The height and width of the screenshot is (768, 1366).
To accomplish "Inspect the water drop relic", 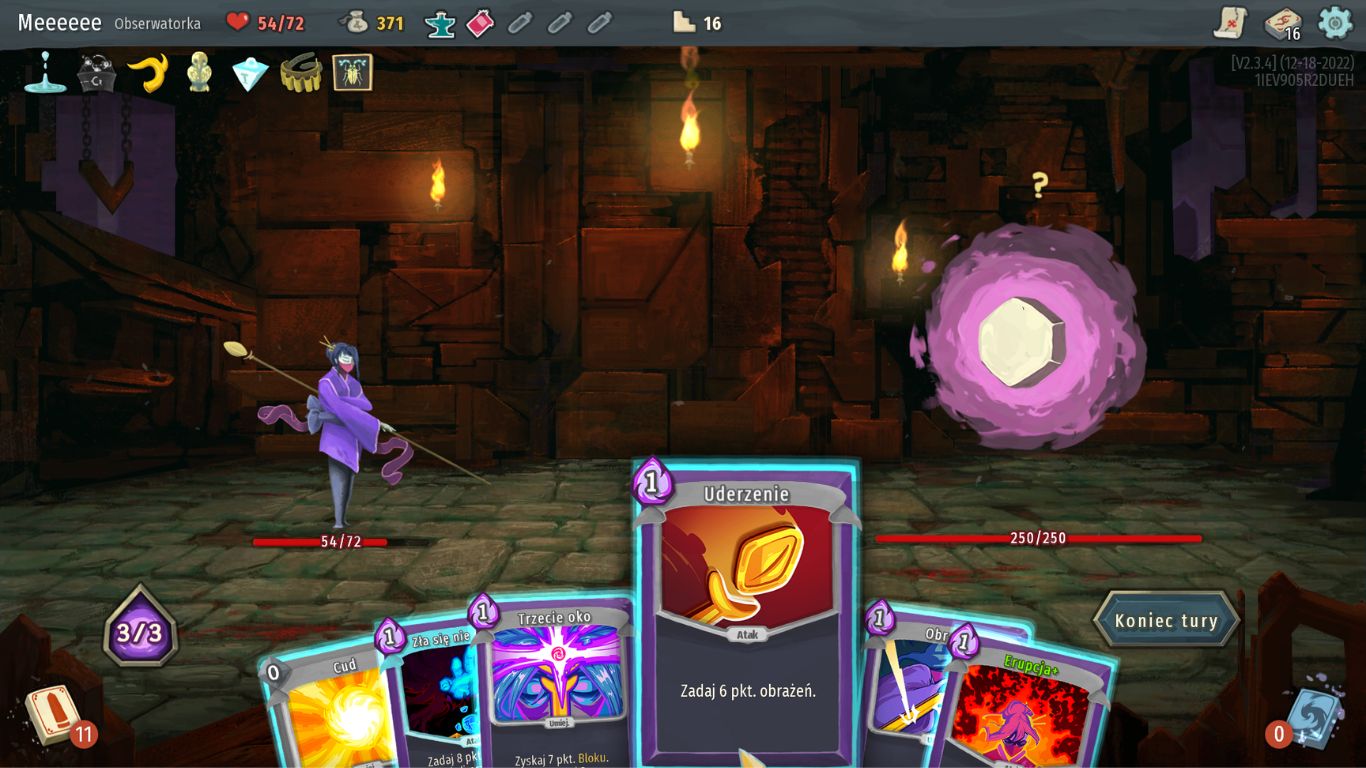I will pos(45,73).
